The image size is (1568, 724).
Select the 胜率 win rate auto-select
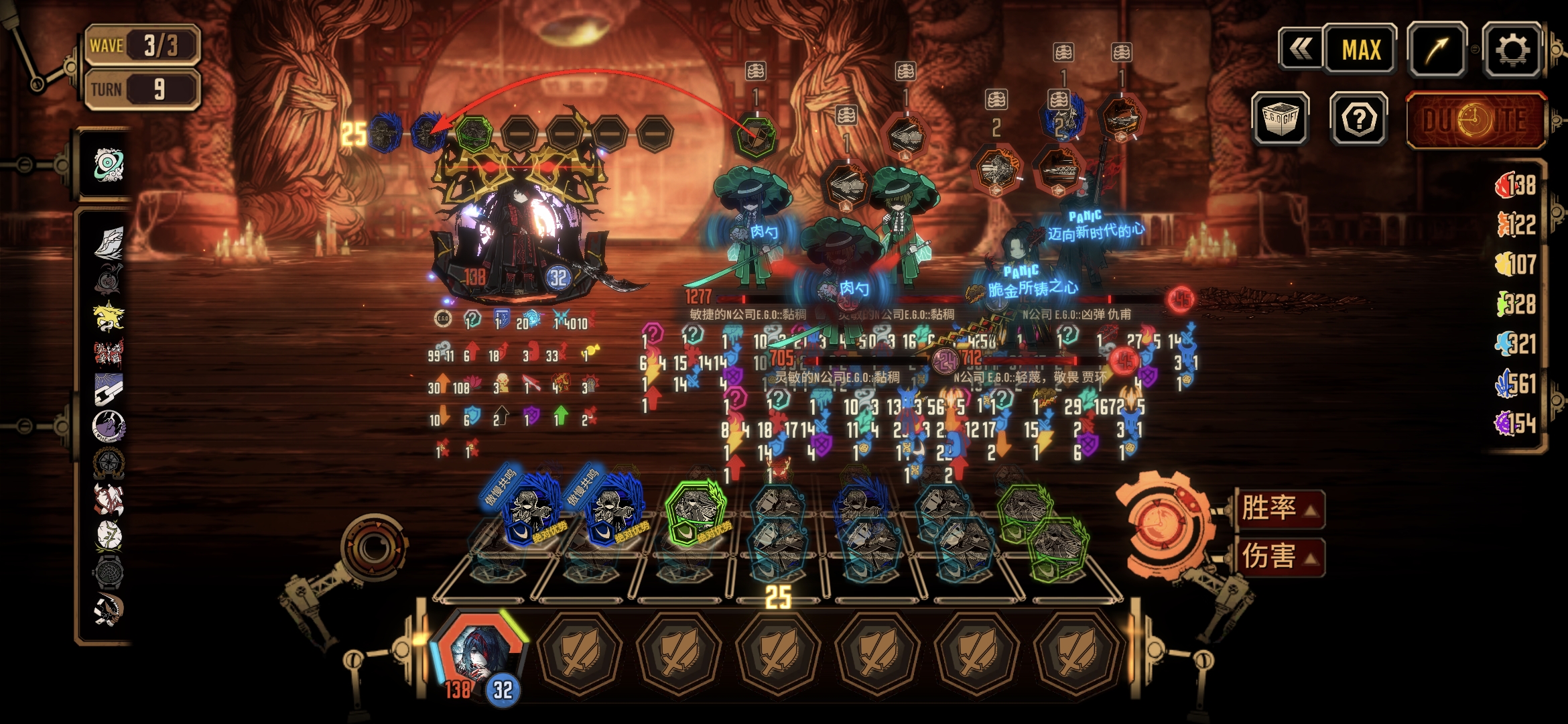(1279, 507)
